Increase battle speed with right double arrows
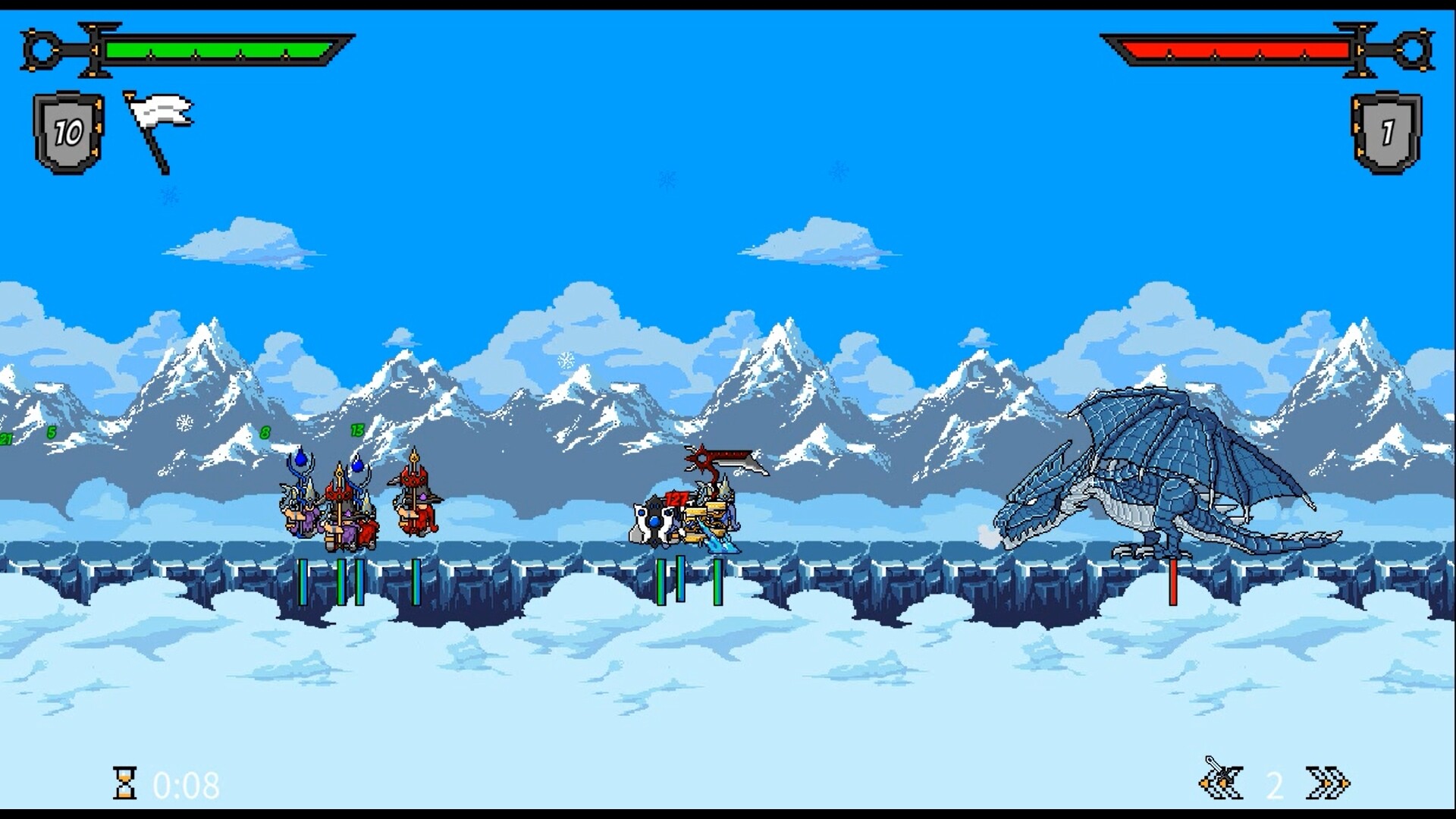 pyautogui.click(x=1327, y=783)
